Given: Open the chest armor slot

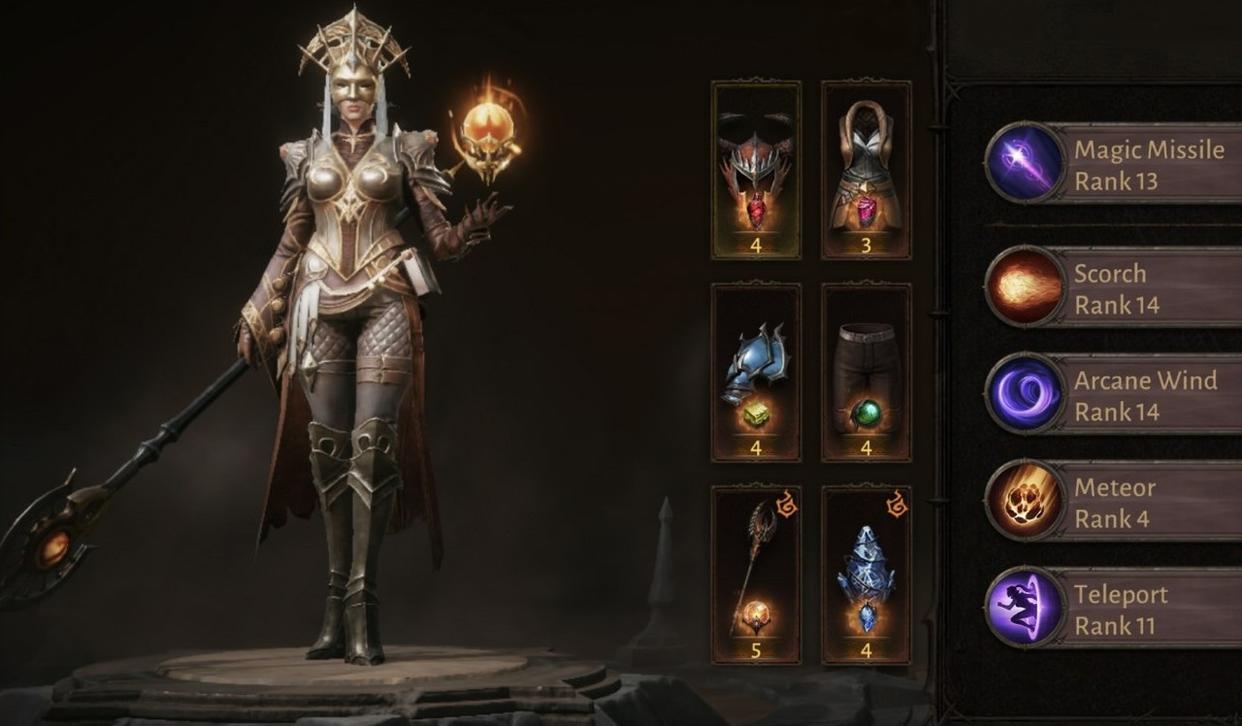Looking at the screenshot, I should (866, 170).
